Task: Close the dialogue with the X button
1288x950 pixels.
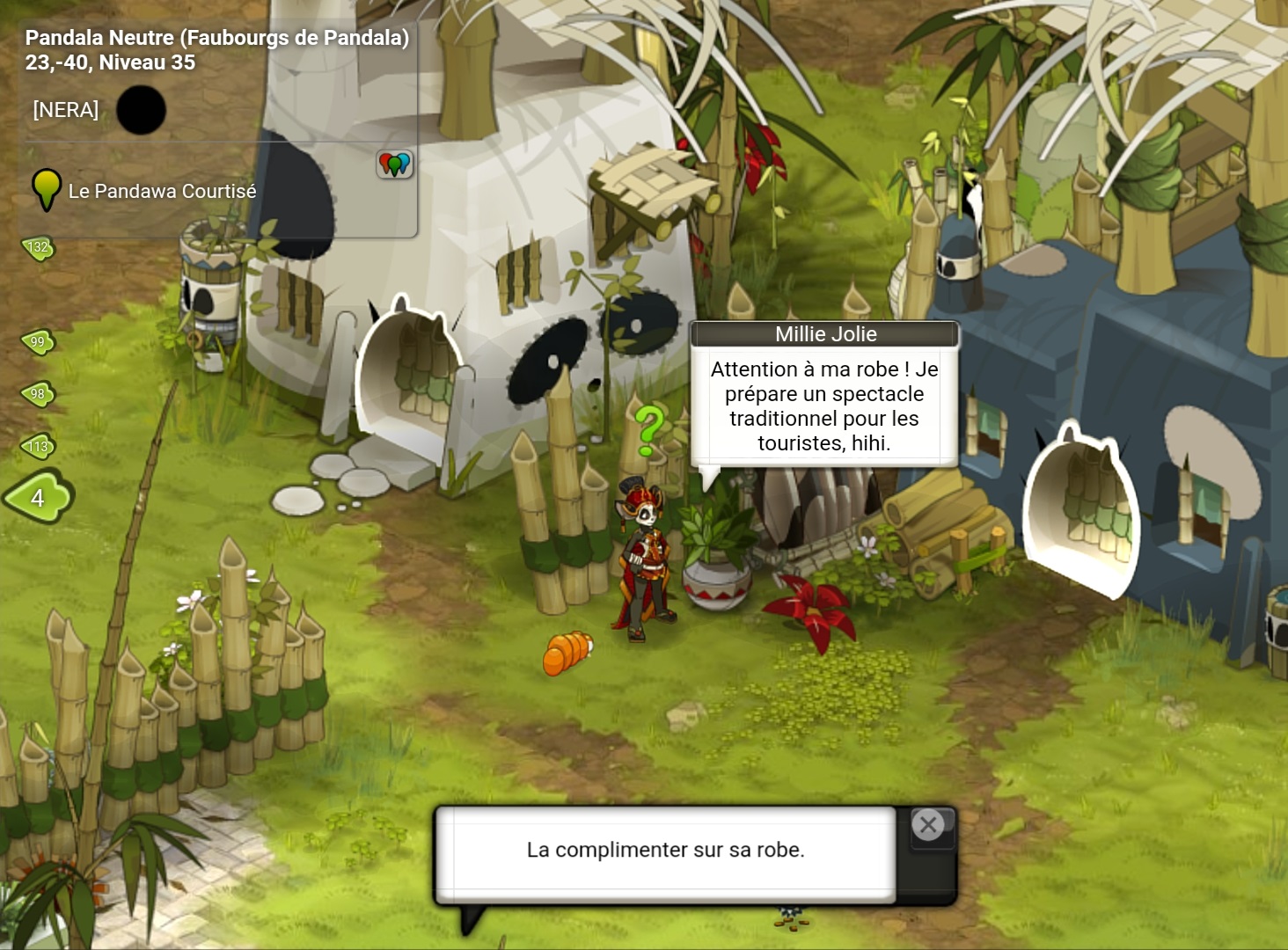Action: click(x=927, y=825)
